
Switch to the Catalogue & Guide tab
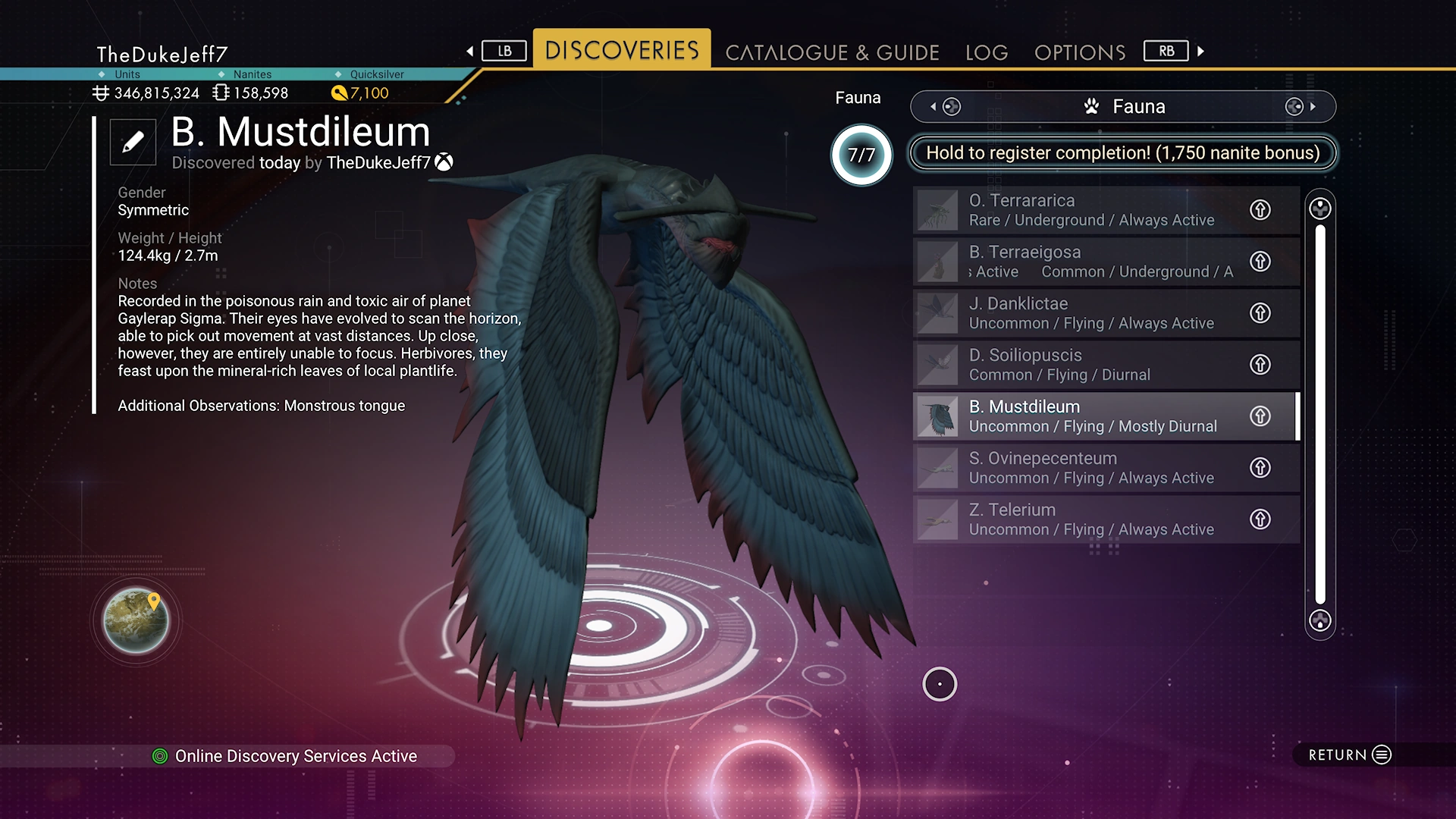[x=832, y=52]
